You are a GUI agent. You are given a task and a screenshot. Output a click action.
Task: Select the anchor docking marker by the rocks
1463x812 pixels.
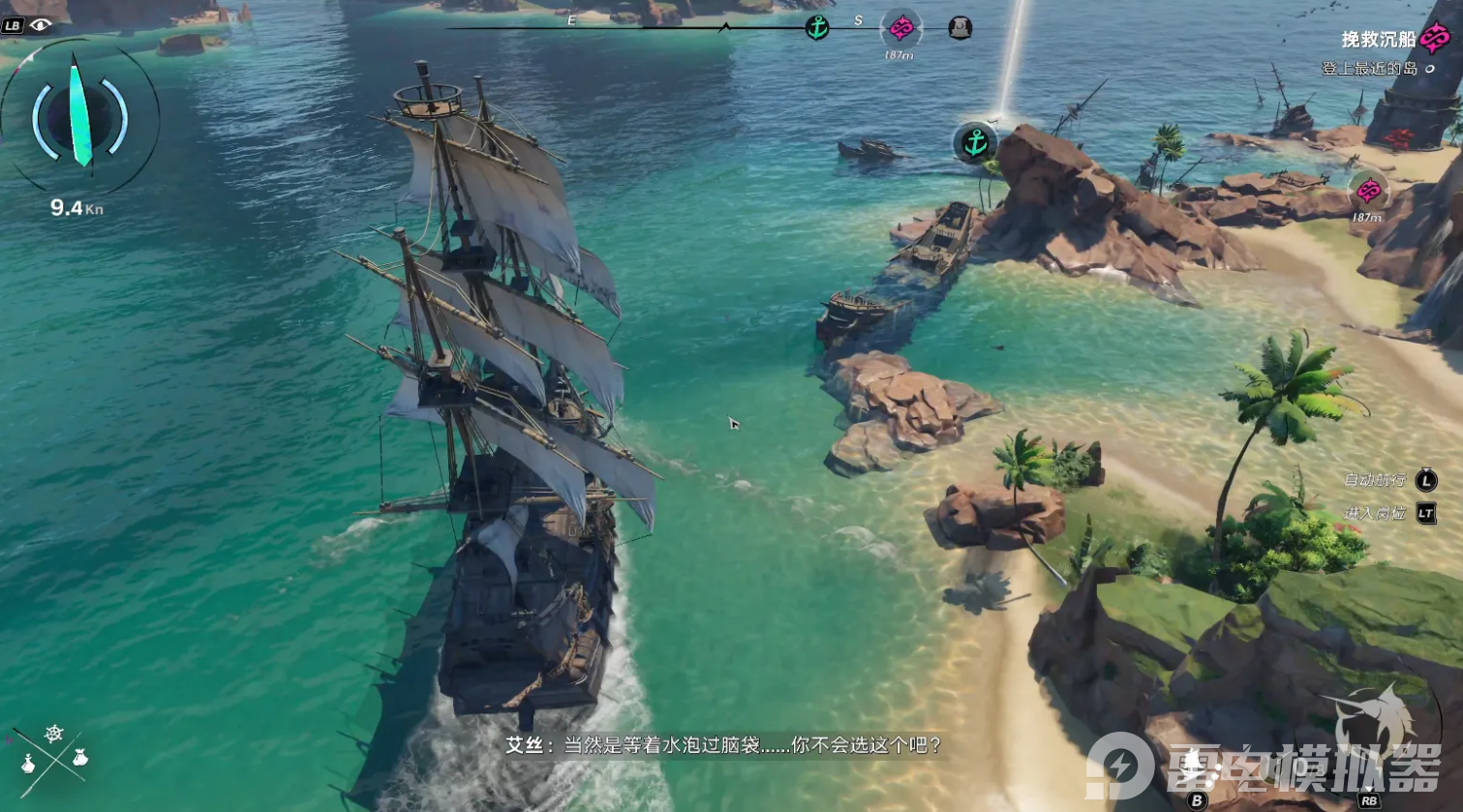975,143
